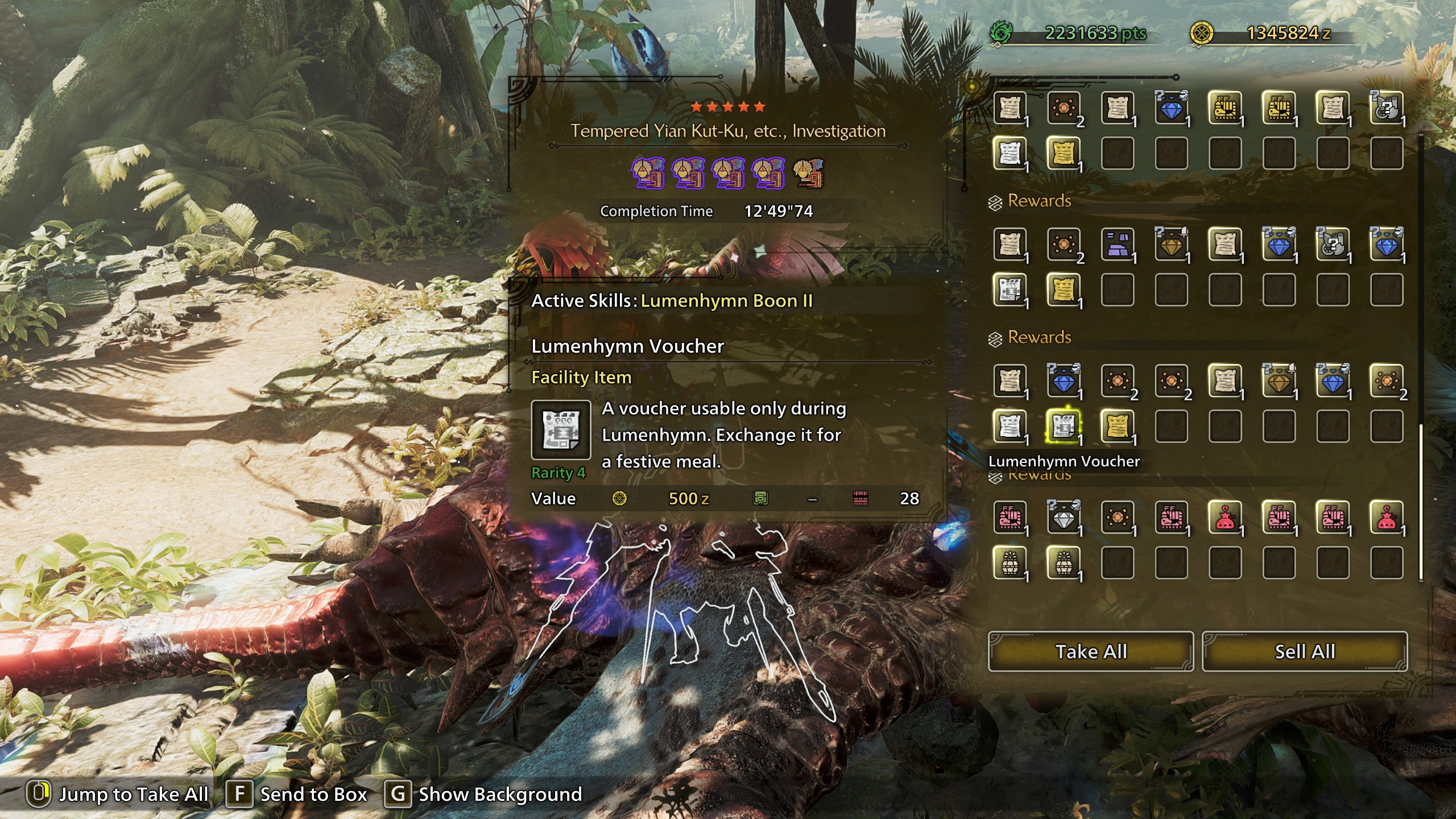Select the highlighted Lumenhymn Voucher slot

1063,426
